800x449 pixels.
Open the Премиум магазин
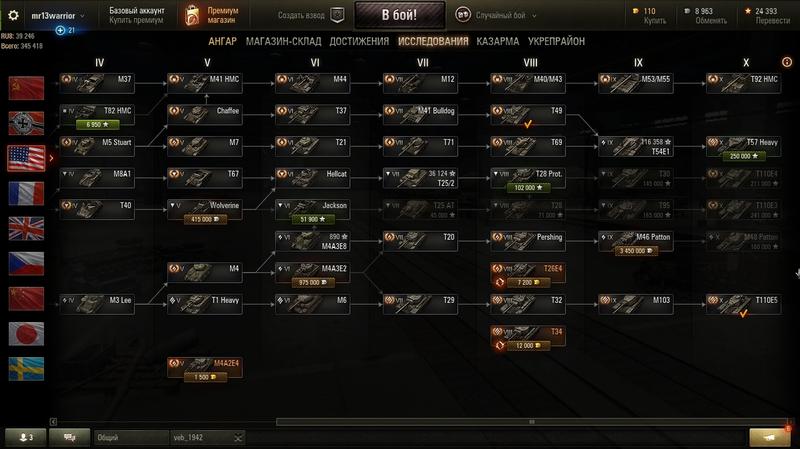coord(208,15)
